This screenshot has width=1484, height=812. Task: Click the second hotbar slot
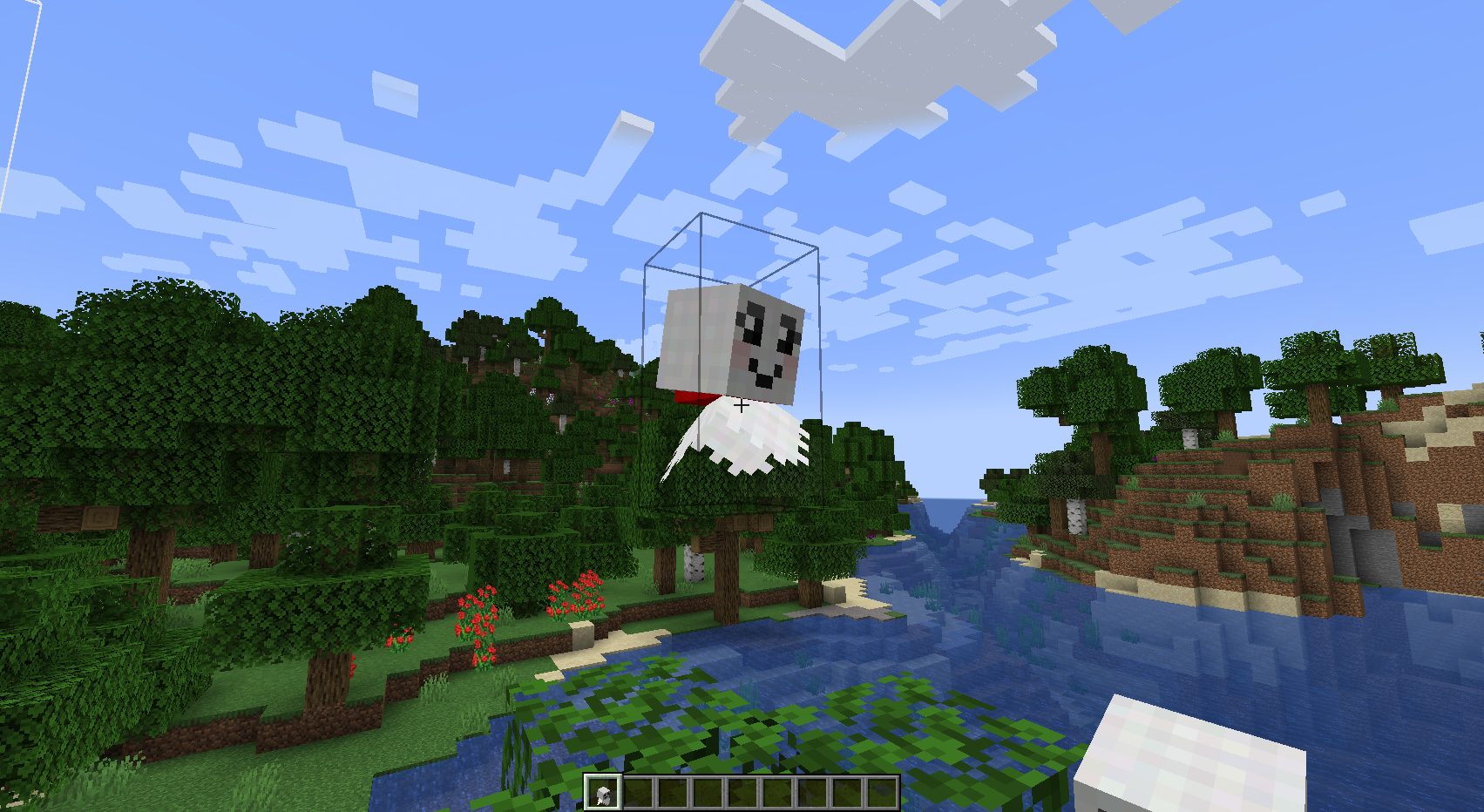coord(637,791)
